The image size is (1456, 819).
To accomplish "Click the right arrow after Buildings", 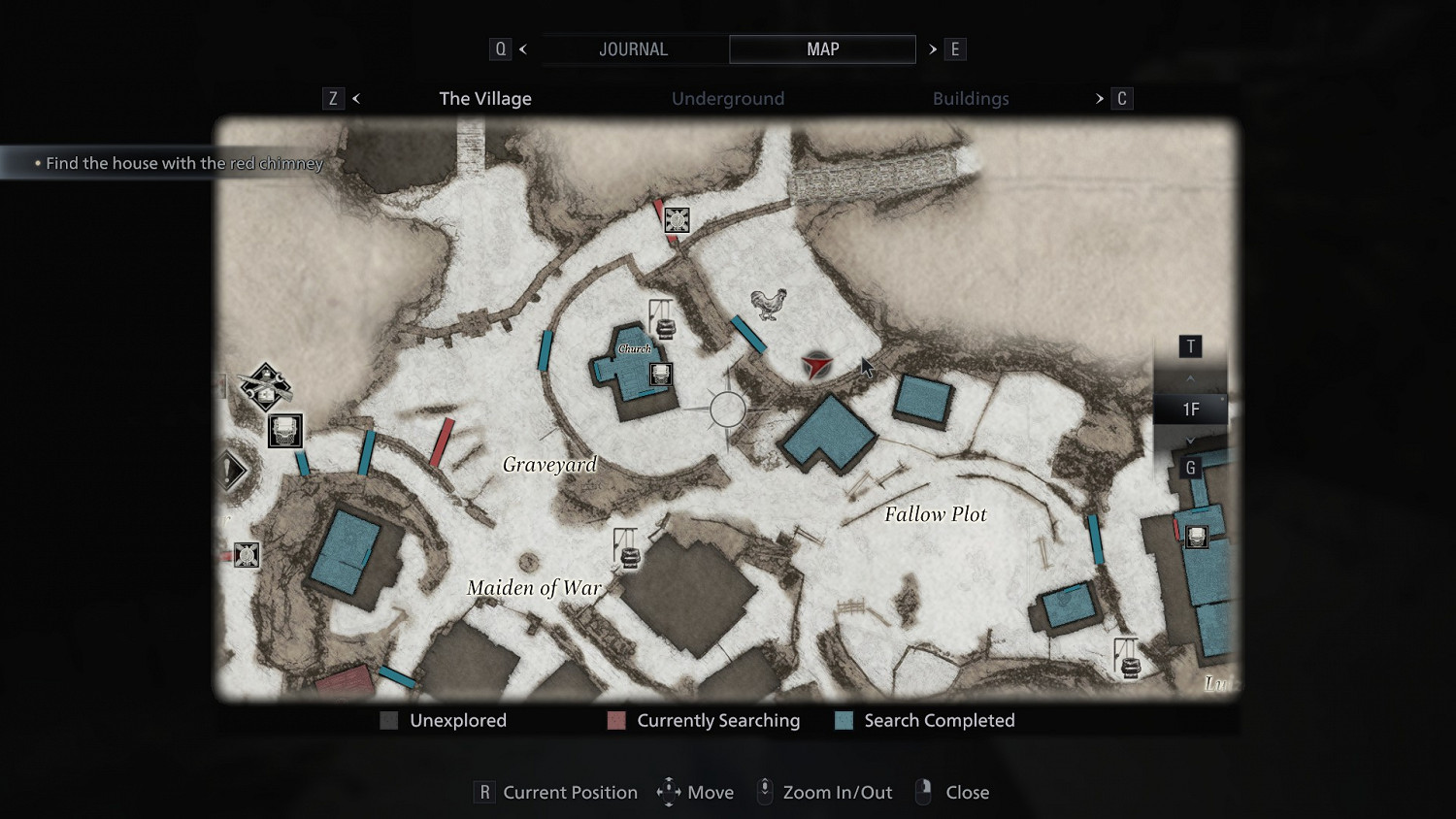I will pyautogui.click(x=1100, y=99).
